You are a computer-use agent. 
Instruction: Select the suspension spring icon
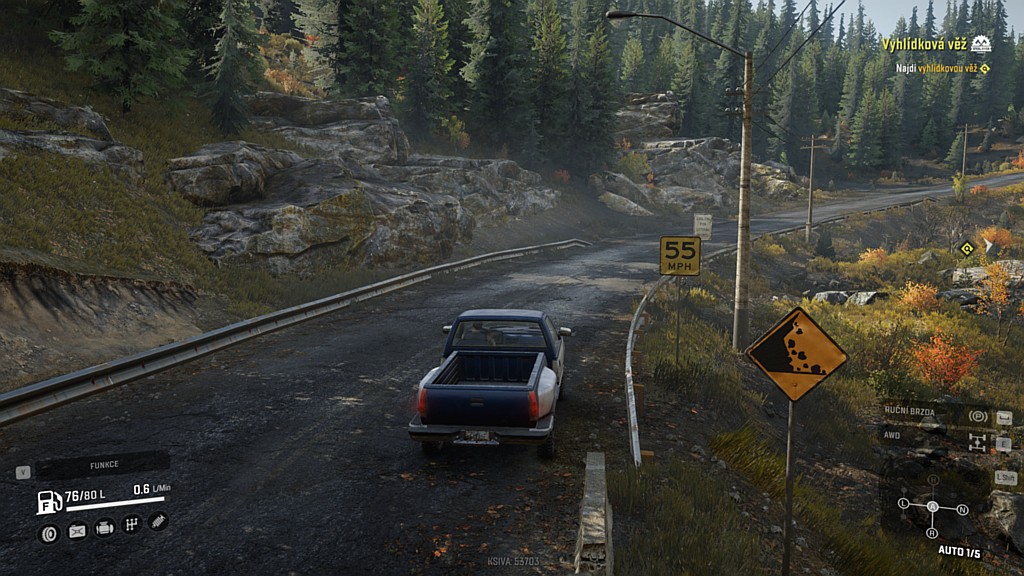(x=158, y=520)
